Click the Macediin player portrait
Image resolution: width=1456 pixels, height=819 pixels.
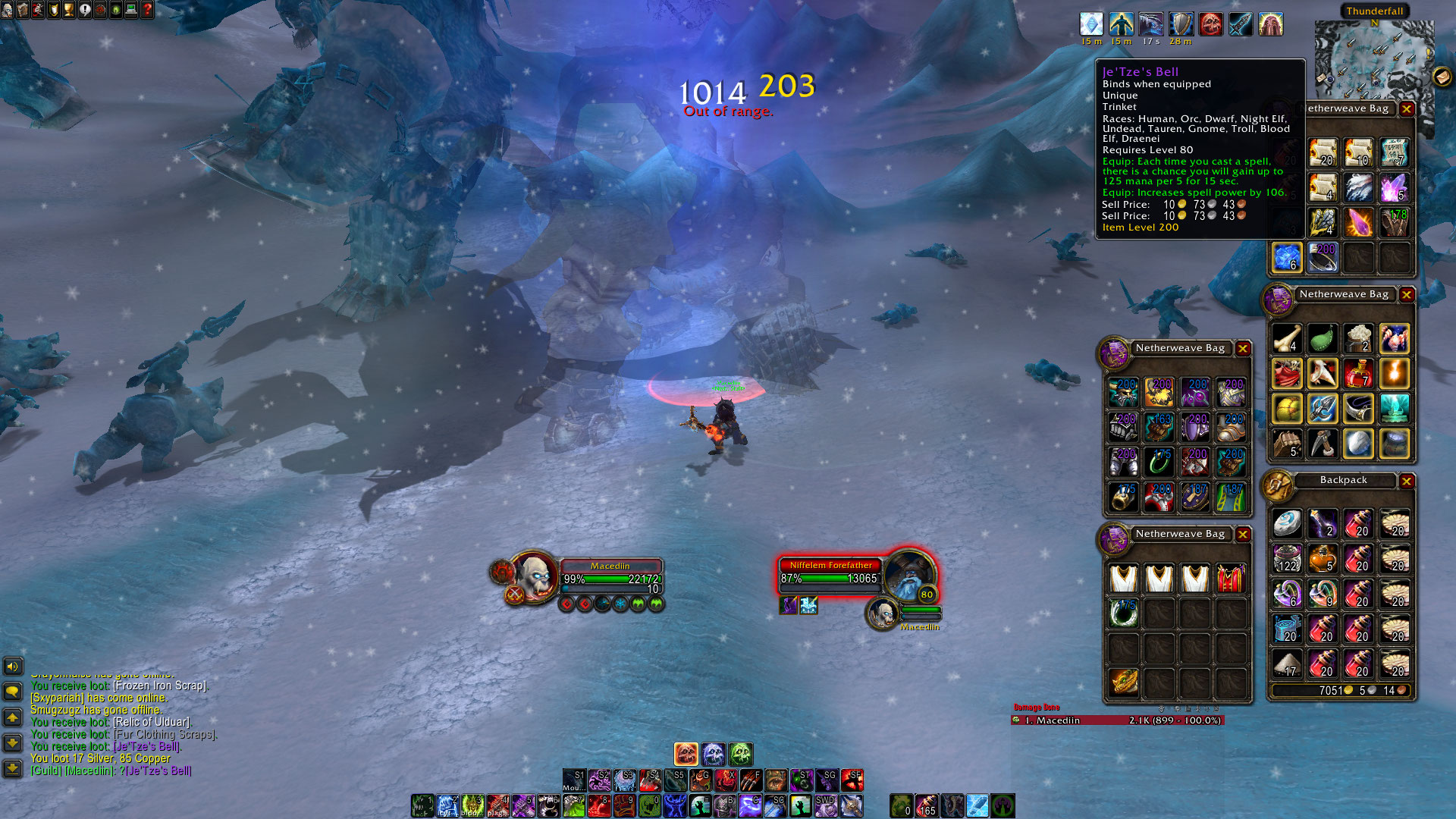pyautogui.click(x=535, y=576)
